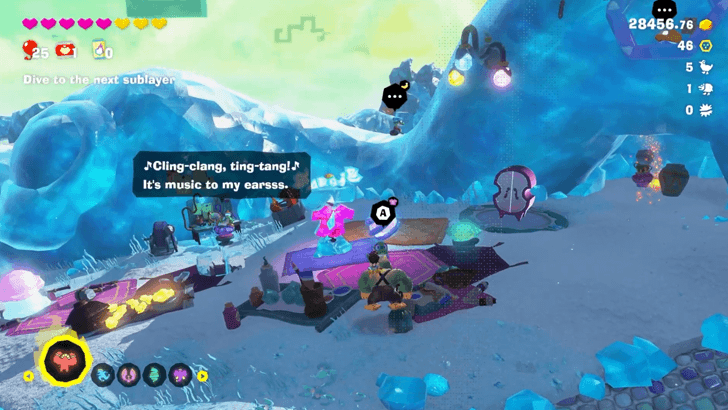The height and width of the screenshot is (410, 728).
Task: Choose the pink Ostrich Bananza icon
Action: [x=130, y=375]
